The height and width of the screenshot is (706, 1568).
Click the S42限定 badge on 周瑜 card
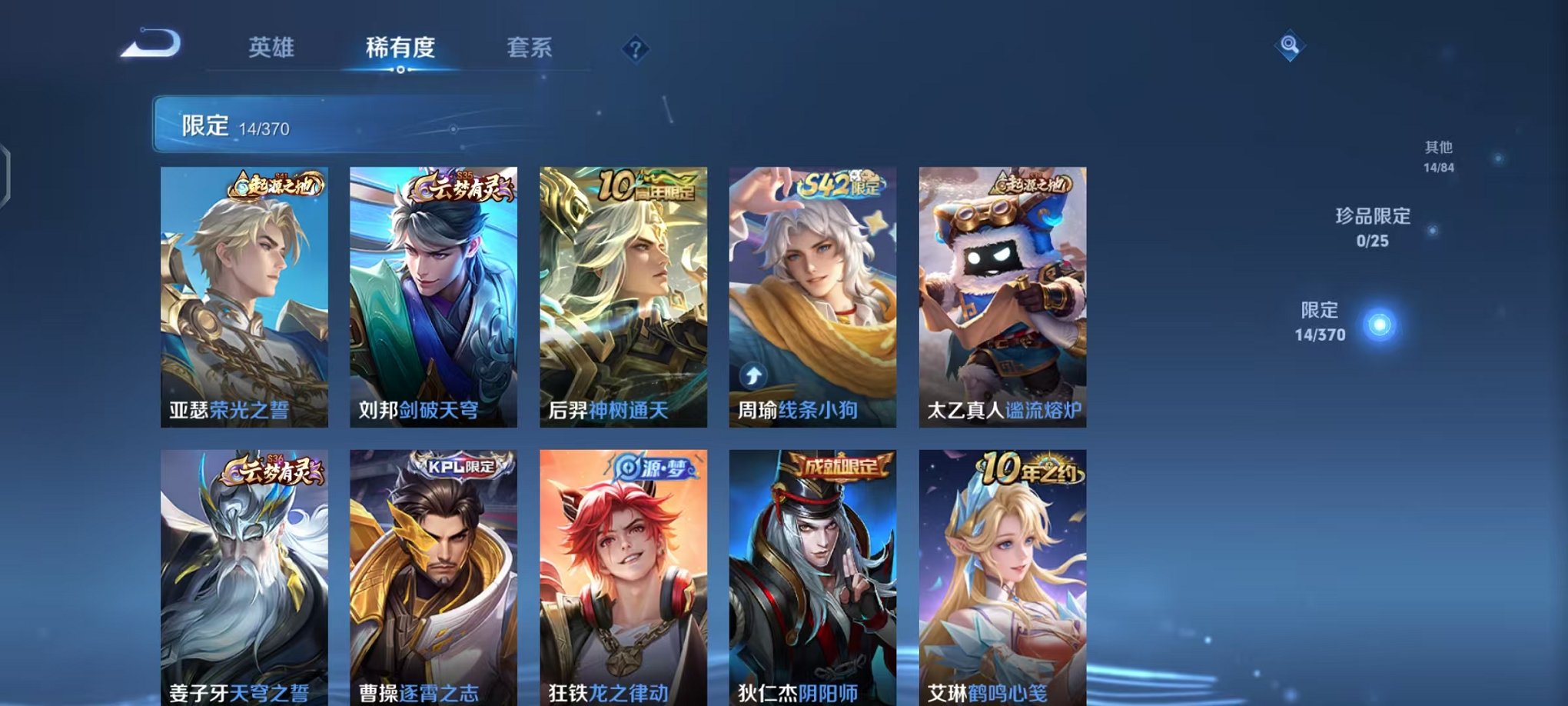(840, 185)
